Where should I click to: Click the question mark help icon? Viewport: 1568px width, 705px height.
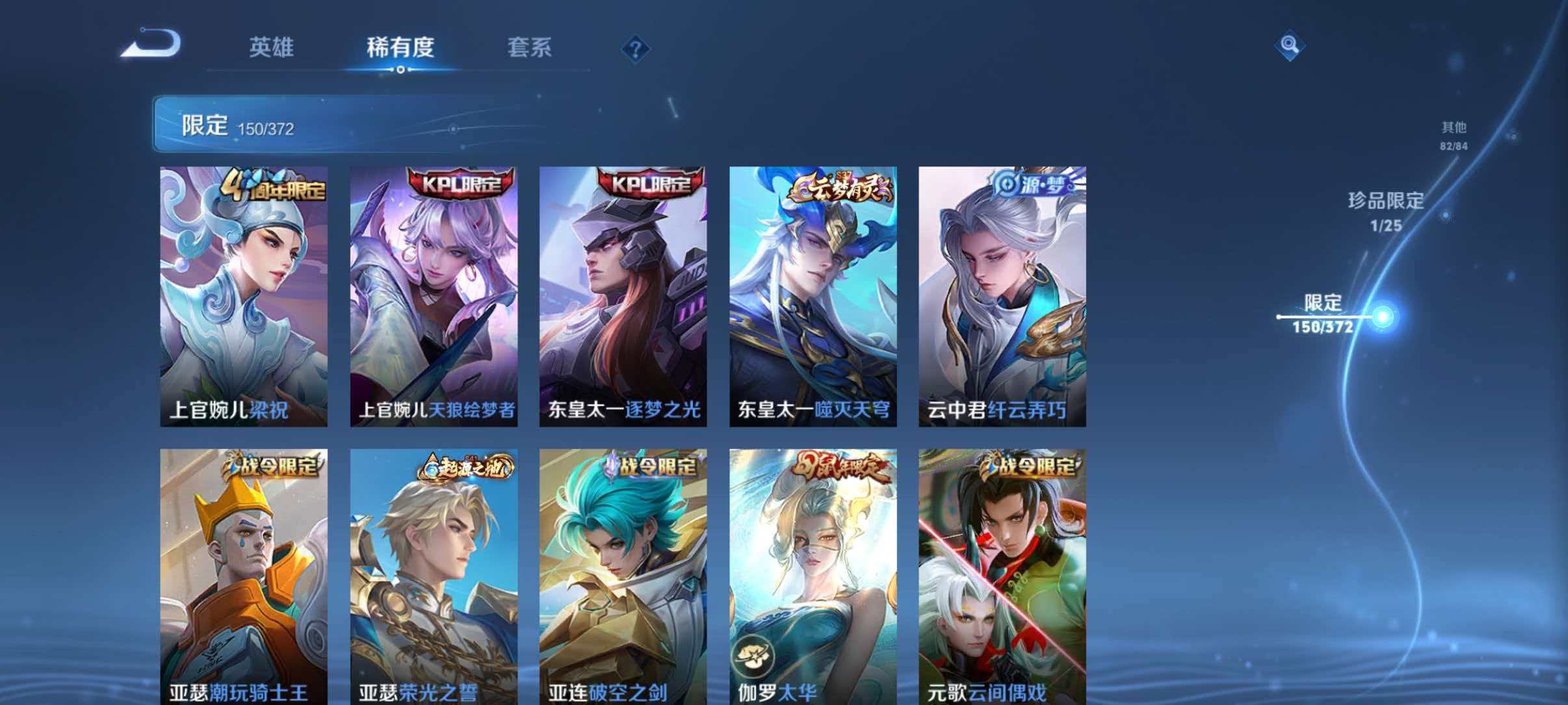(636, 49)
